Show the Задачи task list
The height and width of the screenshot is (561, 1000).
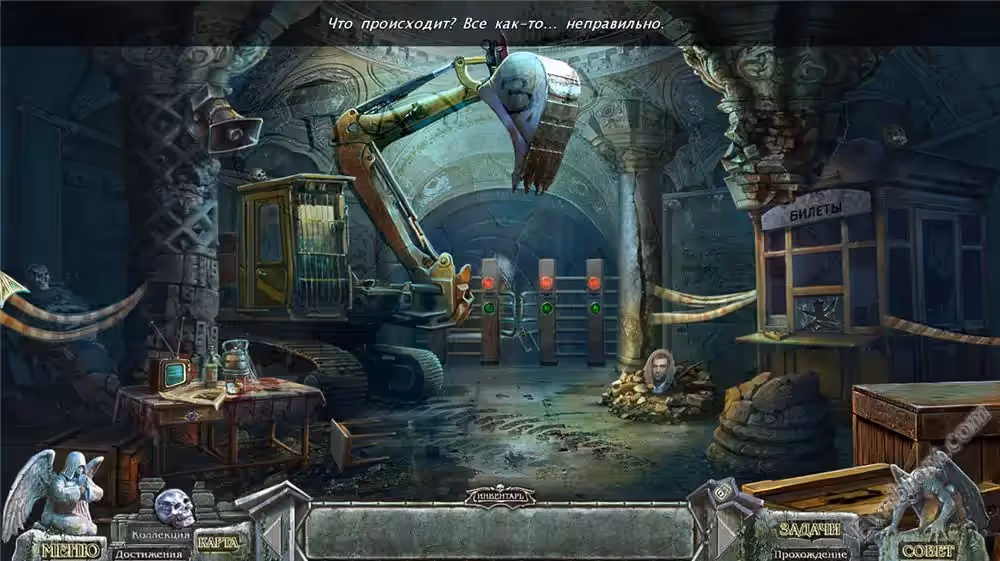[x=810, y=529]
